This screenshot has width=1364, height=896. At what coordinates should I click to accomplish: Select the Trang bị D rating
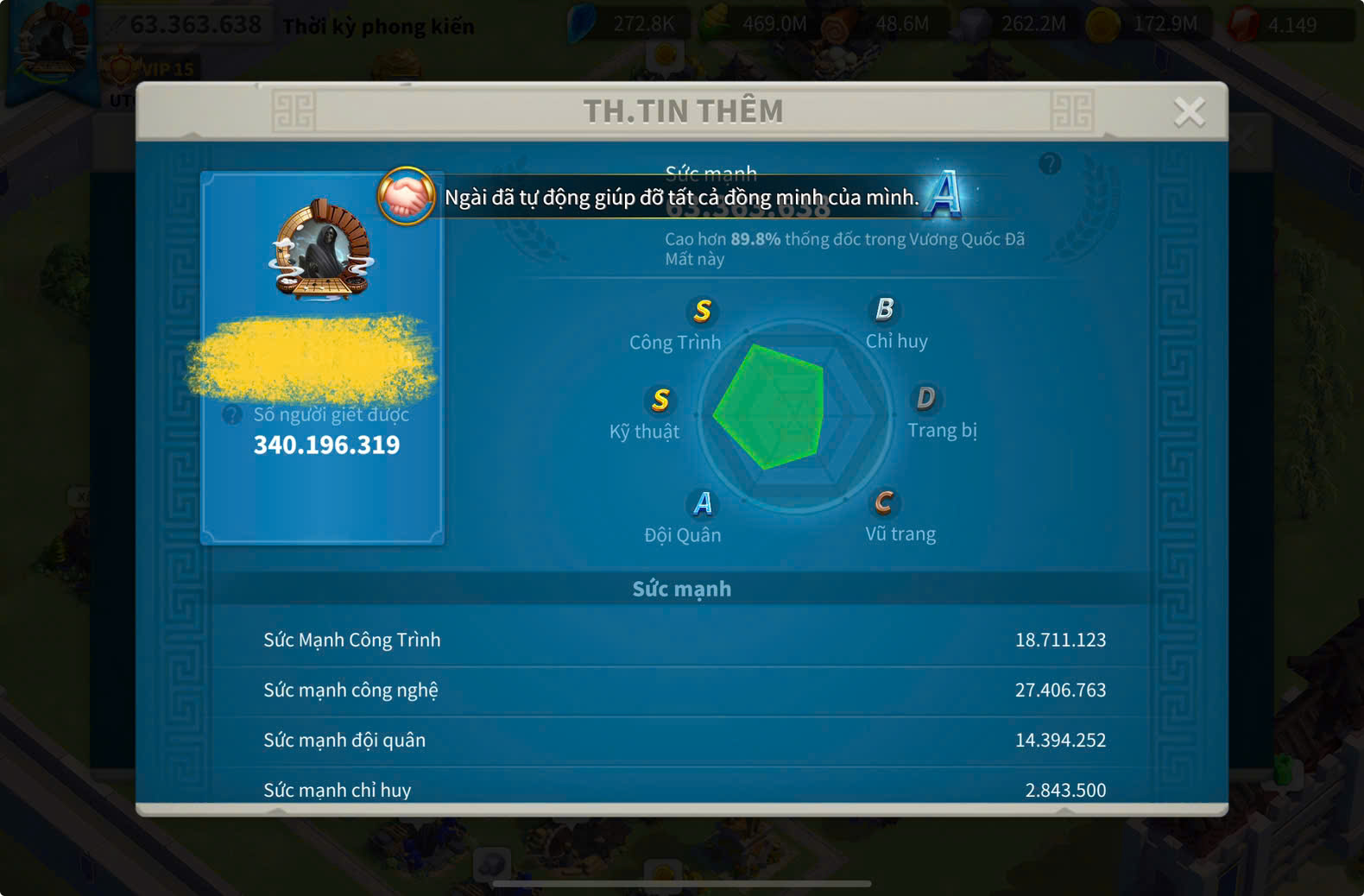pyautogui.click(x=925, y=398)
